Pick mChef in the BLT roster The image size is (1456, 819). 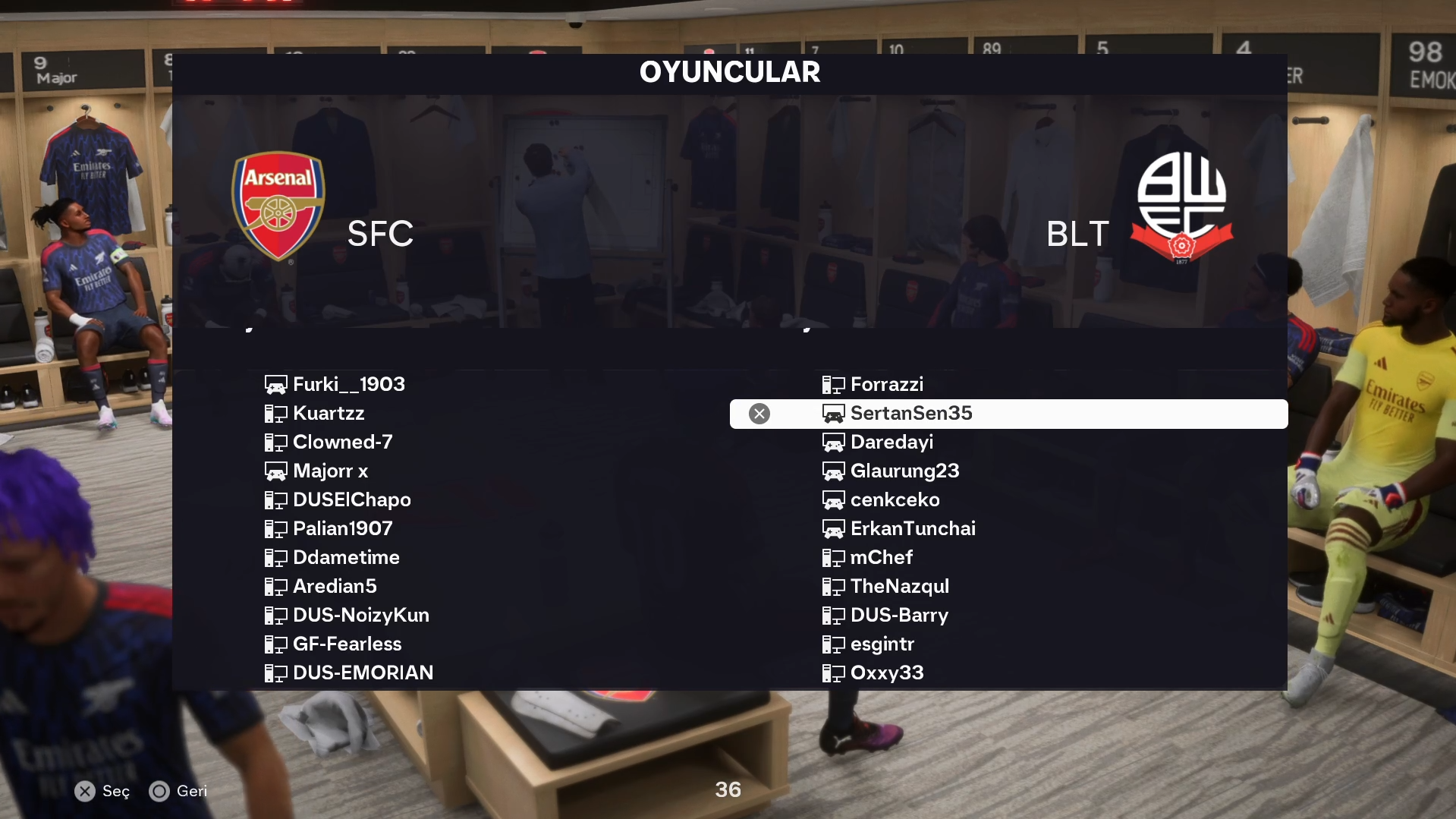coord(881,558)
